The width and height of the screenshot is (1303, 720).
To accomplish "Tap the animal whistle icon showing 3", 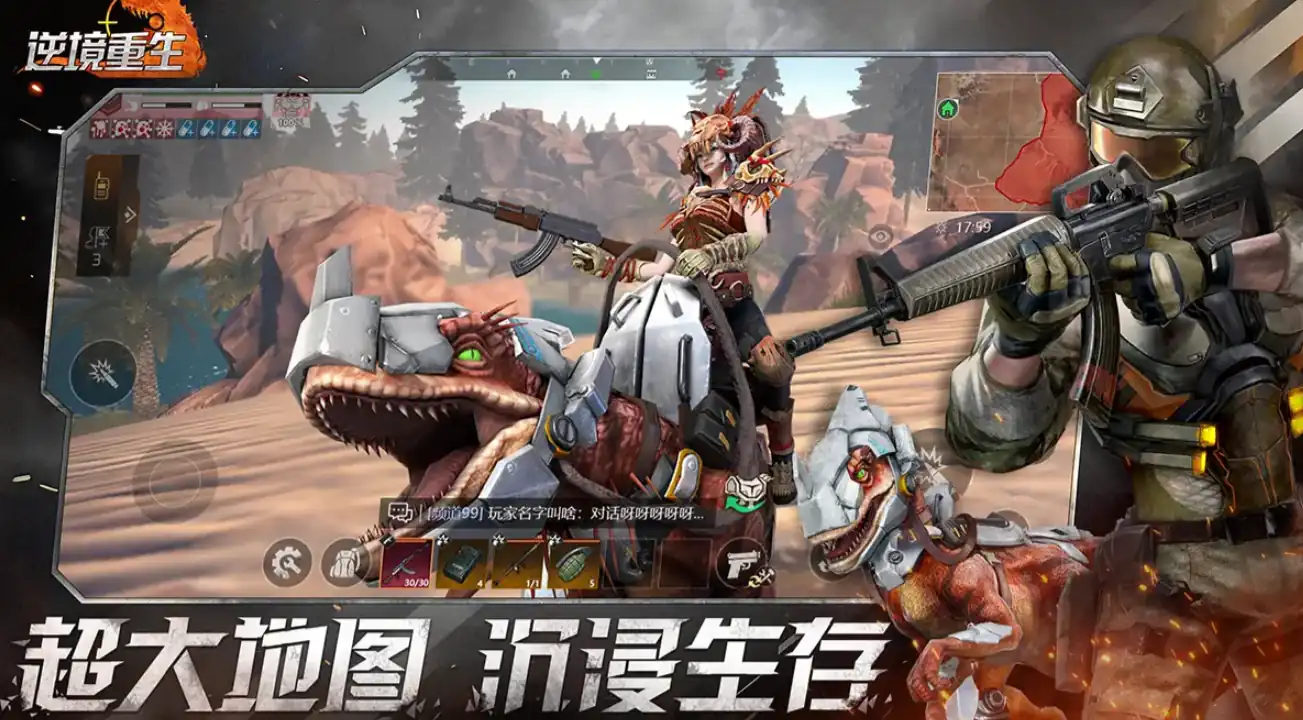I will (x=98, y=236).
